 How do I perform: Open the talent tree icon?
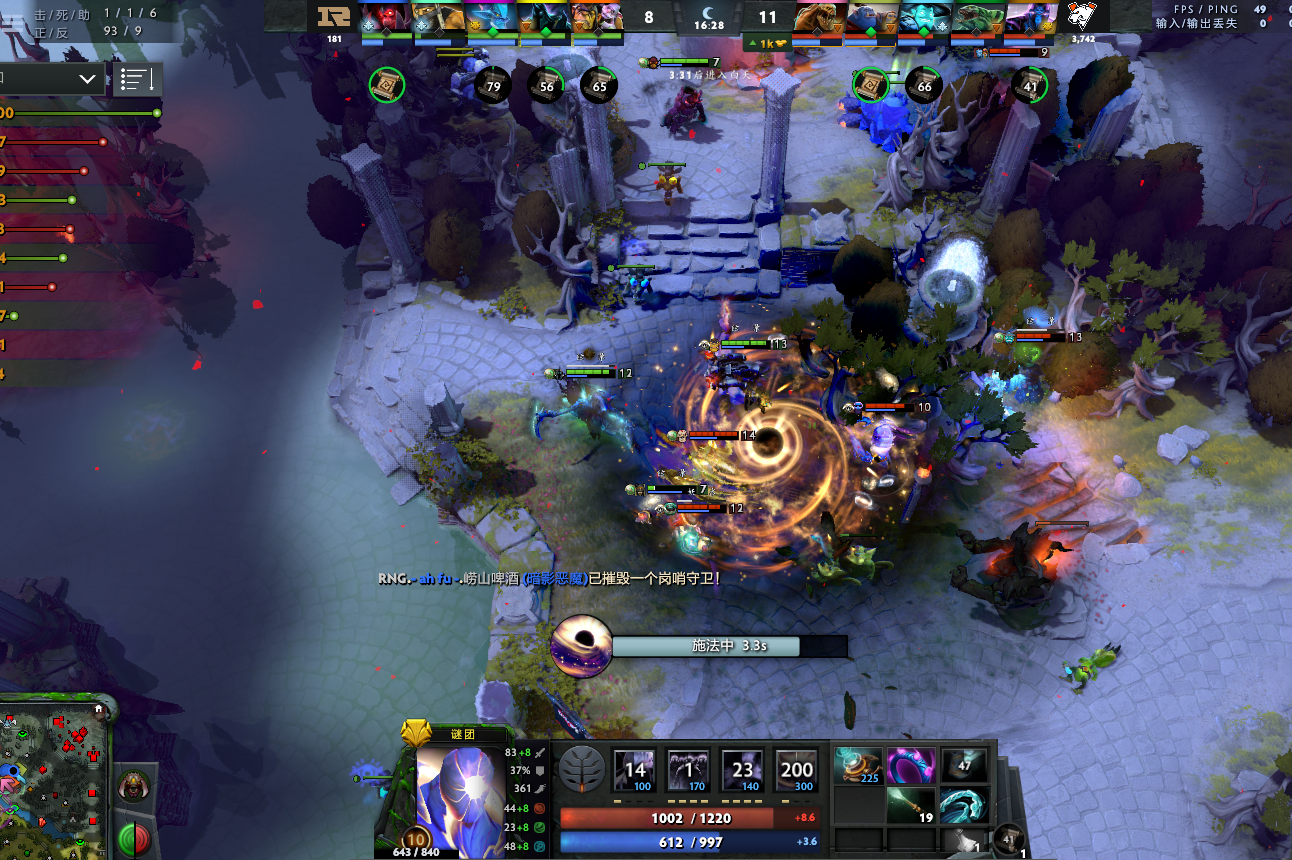coord(581,770)
